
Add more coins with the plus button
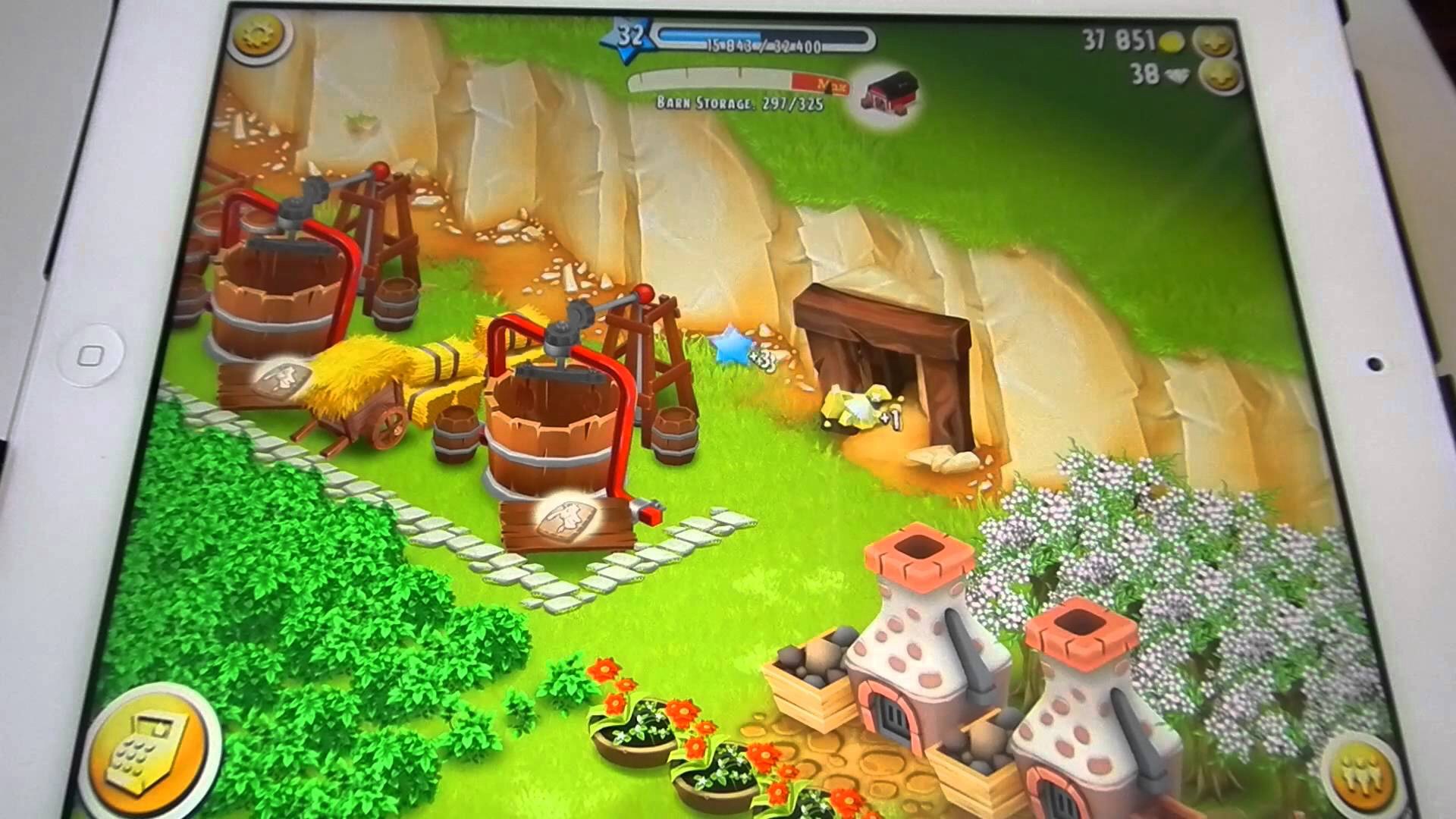[1215, 42]
